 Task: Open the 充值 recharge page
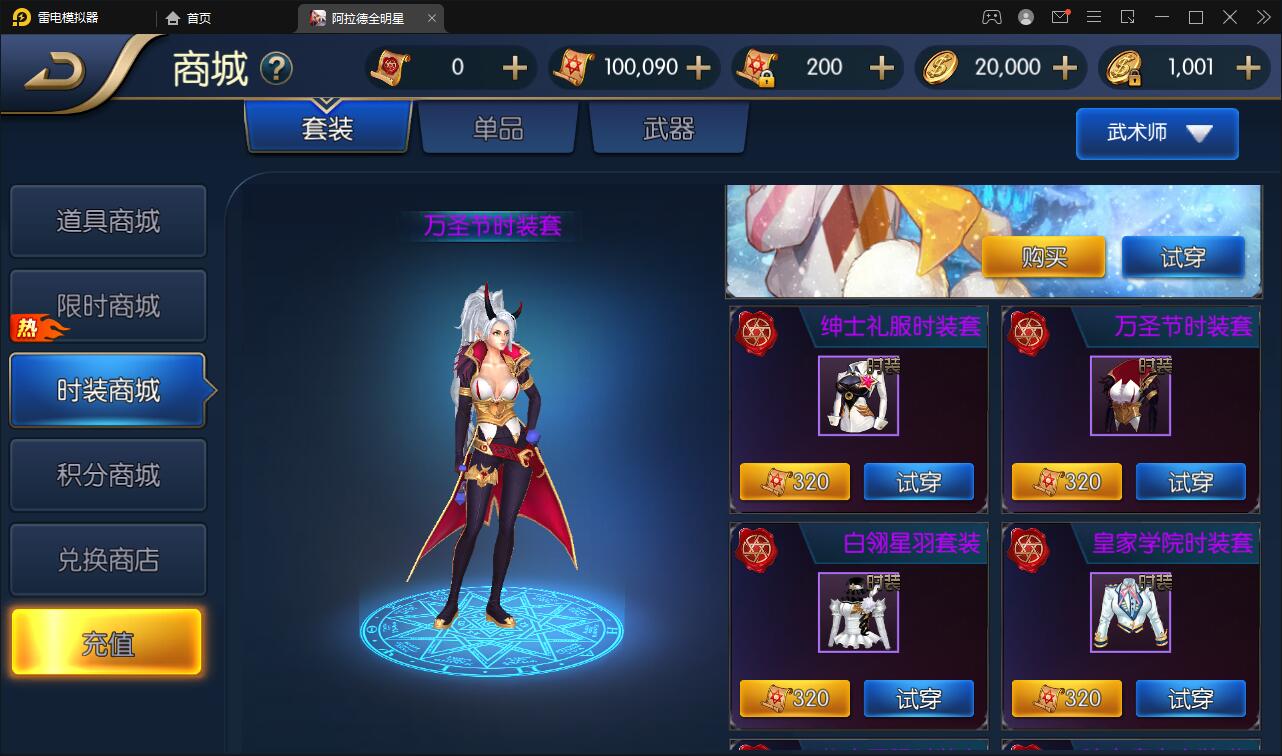point(108,641)
